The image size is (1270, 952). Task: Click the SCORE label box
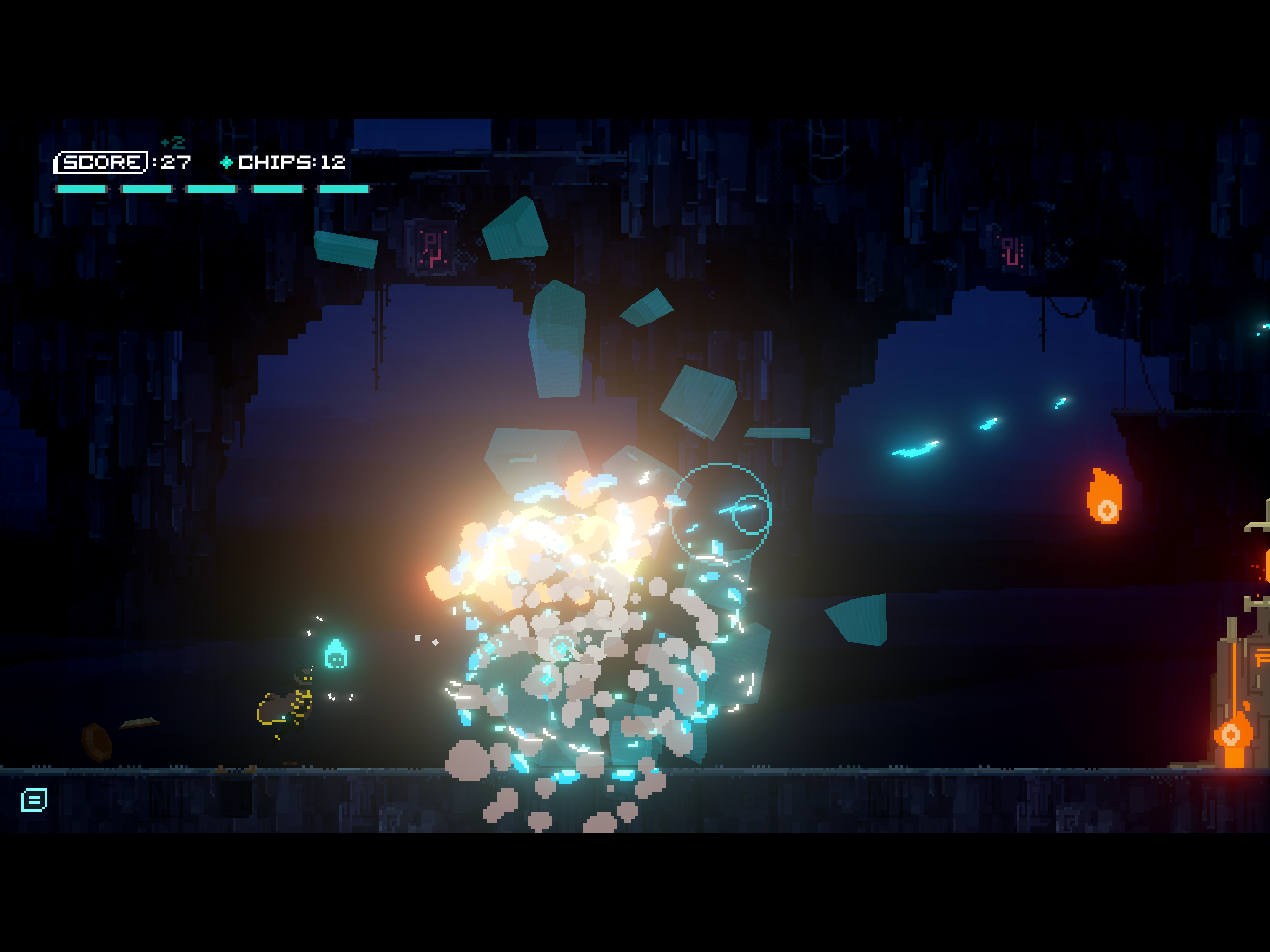click(101, 163)
